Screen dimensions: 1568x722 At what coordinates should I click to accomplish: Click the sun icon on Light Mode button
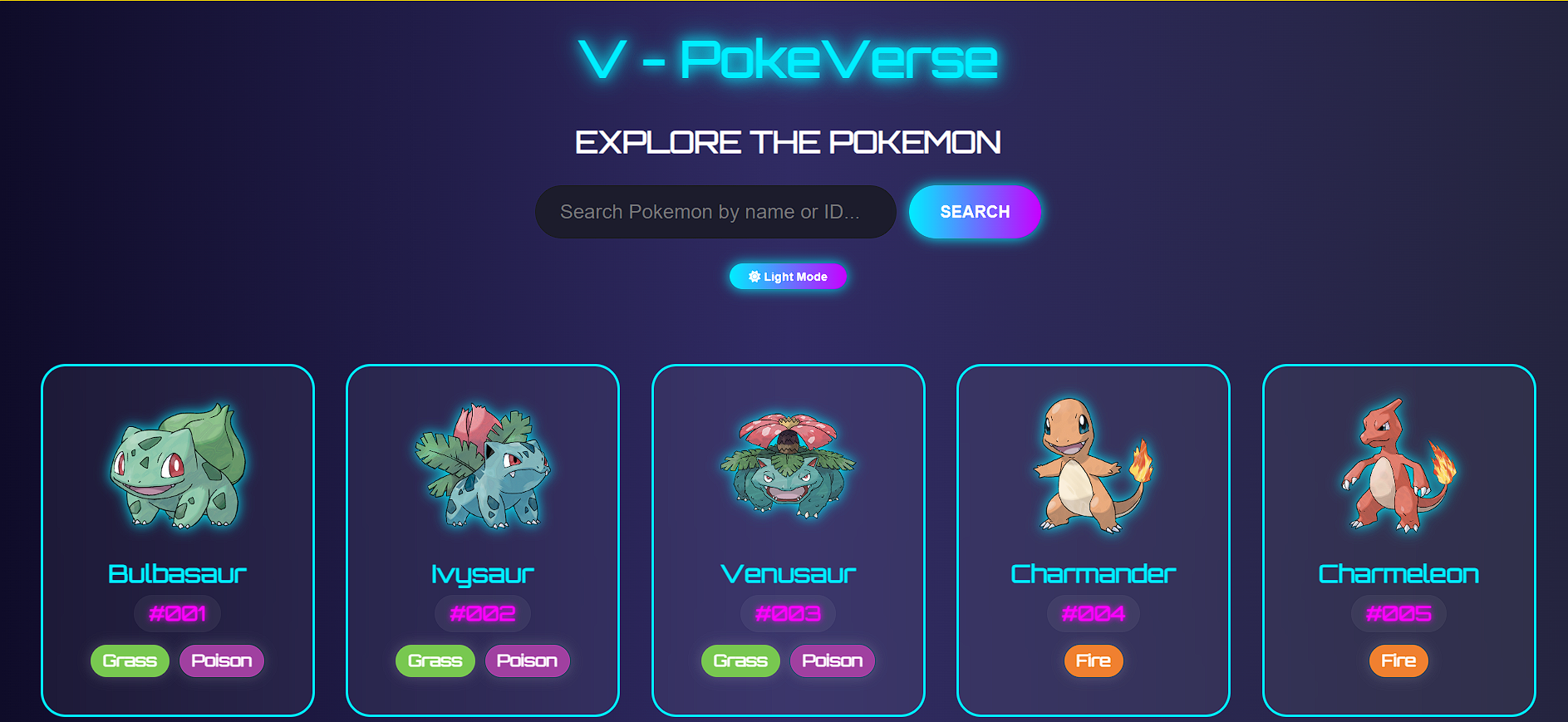click(755, 276)
